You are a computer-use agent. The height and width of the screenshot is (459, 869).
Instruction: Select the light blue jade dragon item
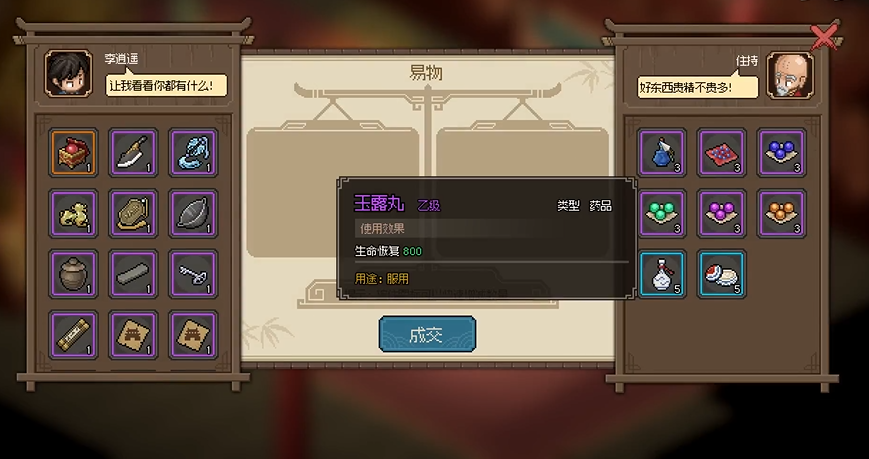193,152
